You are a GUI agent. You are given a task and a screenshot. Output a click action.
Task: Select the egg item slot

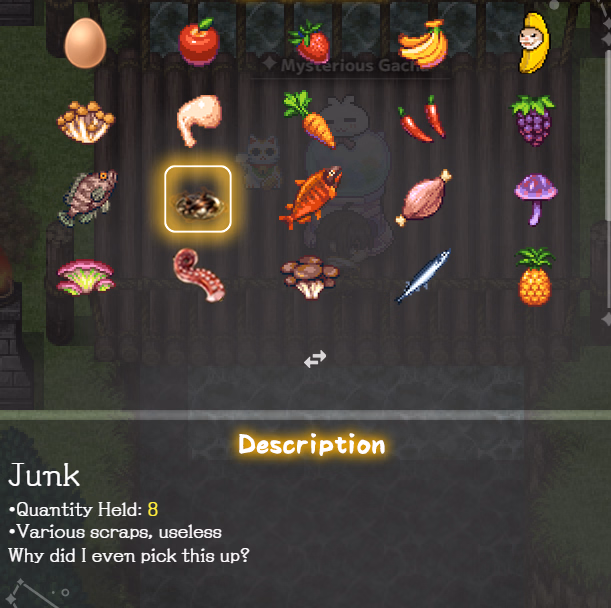coord(85,43)
